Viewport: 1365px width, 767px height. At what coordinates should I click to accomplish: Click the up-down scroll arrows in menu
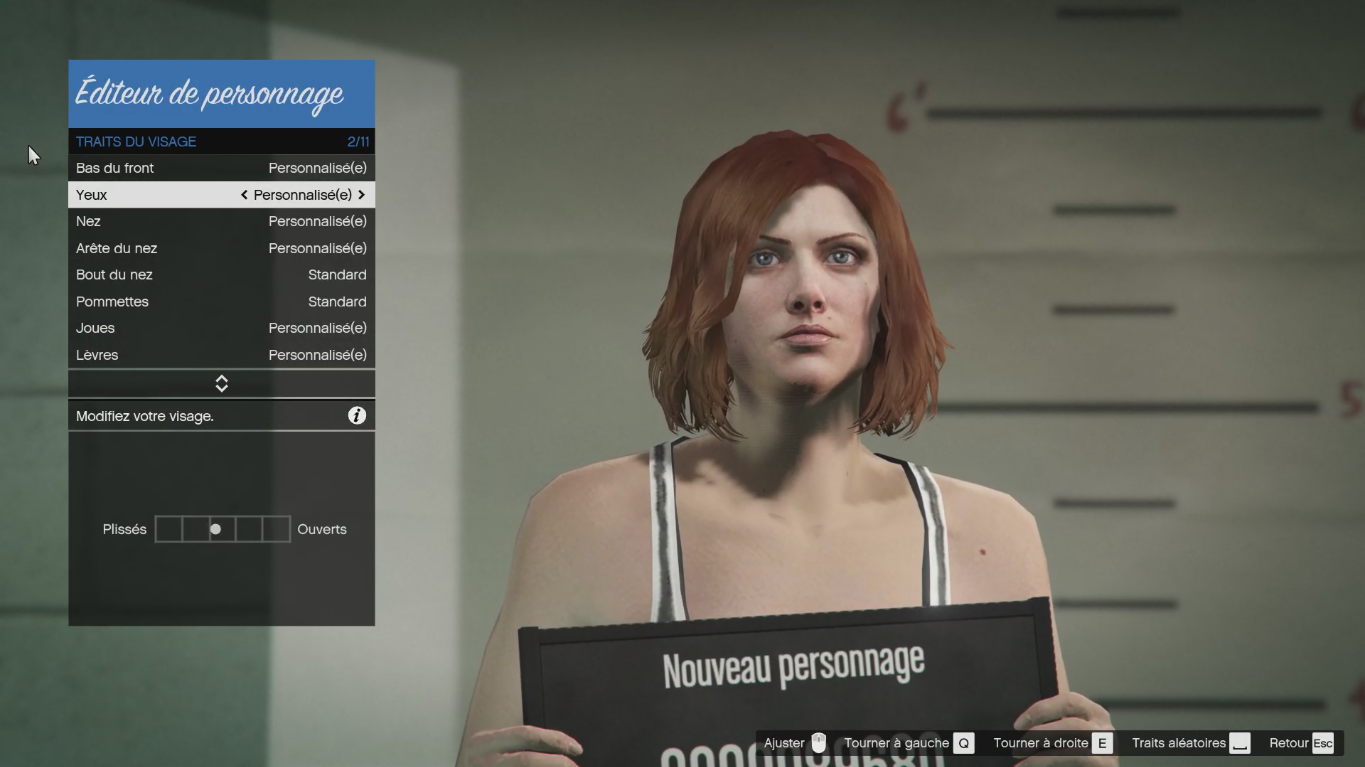pyautogui.click(x=222, y=384)
